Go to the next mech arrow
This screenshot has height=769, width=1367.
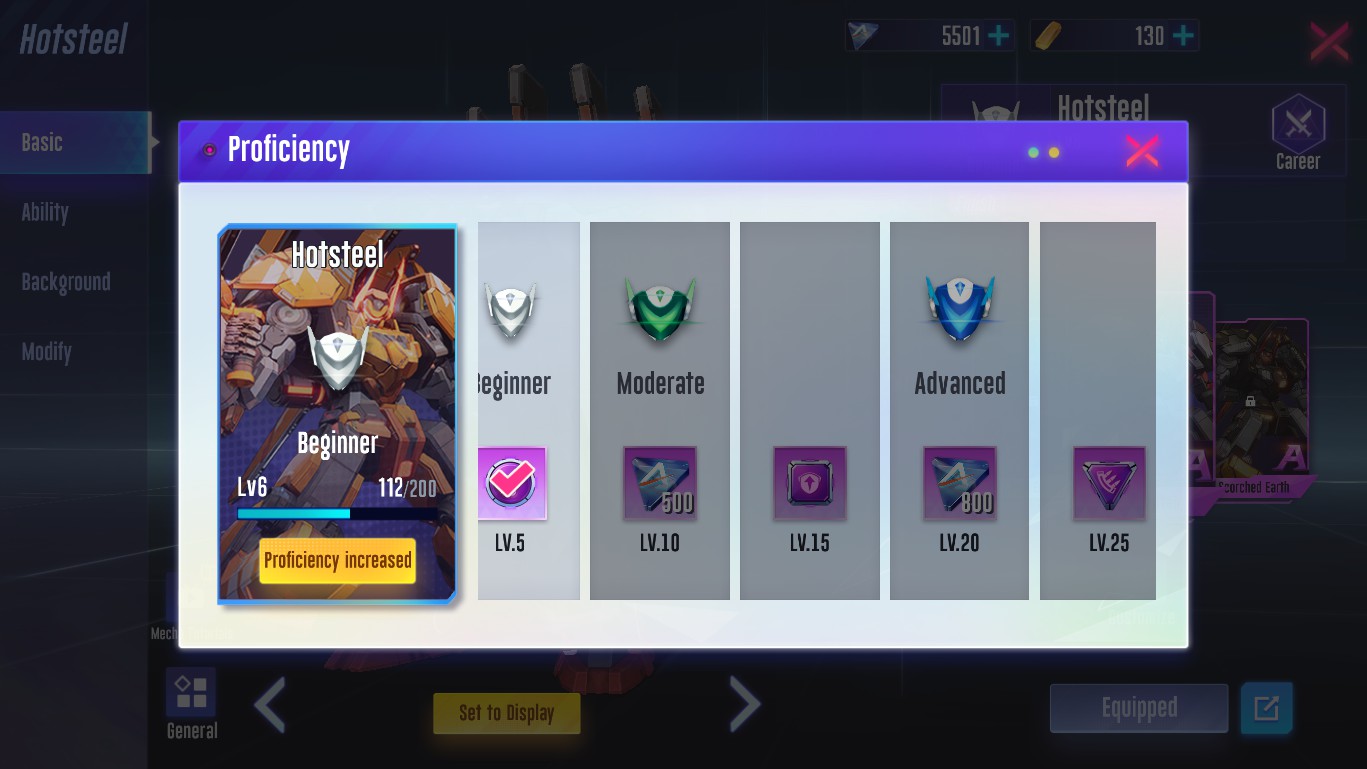[x=744, y=704]
